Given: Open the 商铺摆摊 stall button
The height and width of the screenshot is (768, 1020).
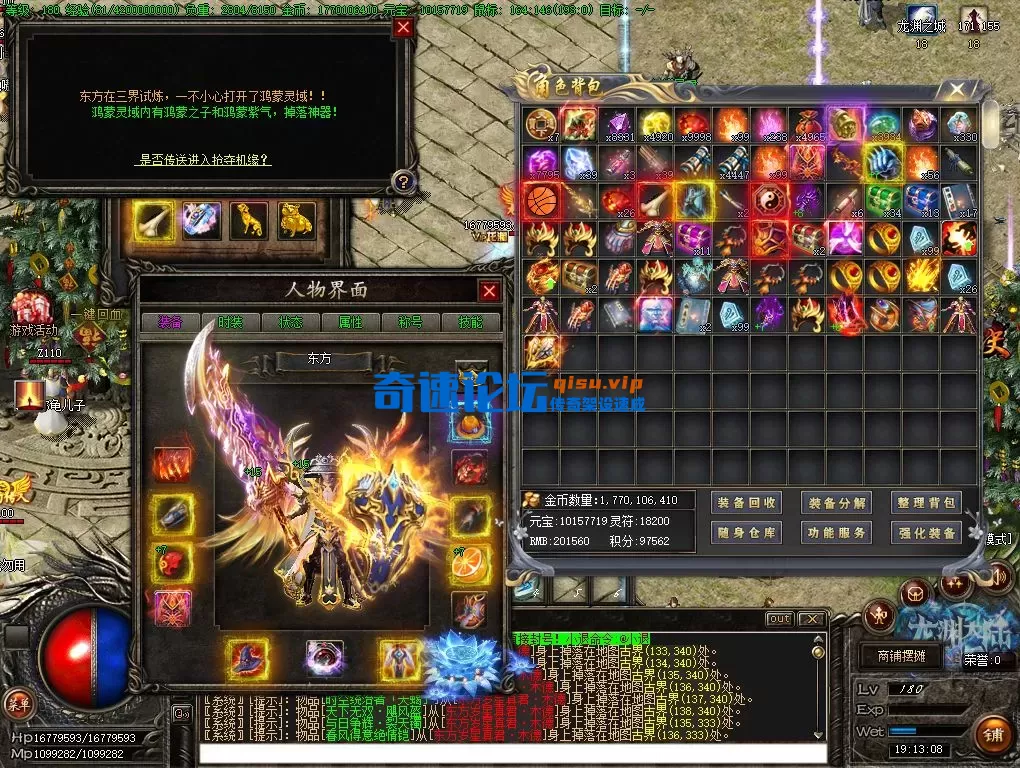Looking at the screenshot, I should pos(900,656).
